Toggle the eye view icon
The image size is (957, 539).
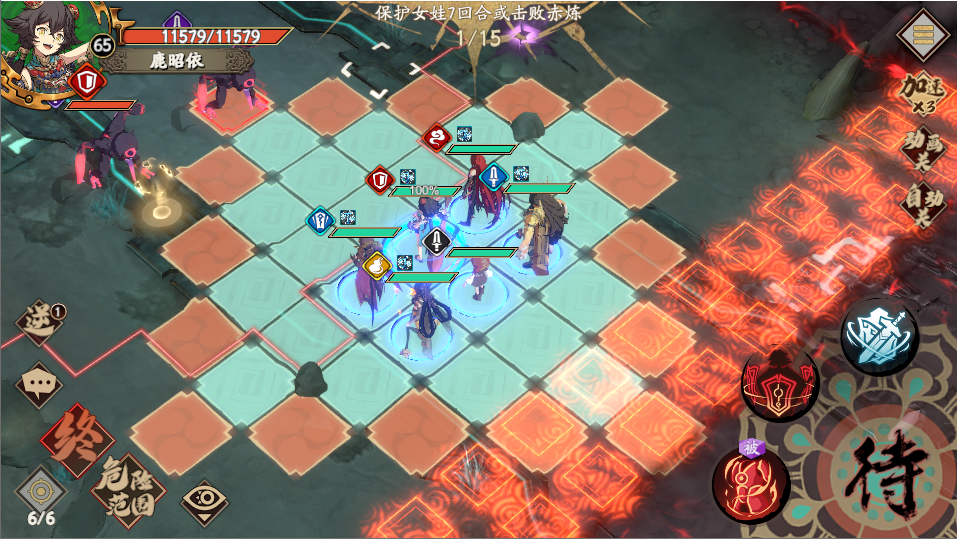[x=203, y=497]
